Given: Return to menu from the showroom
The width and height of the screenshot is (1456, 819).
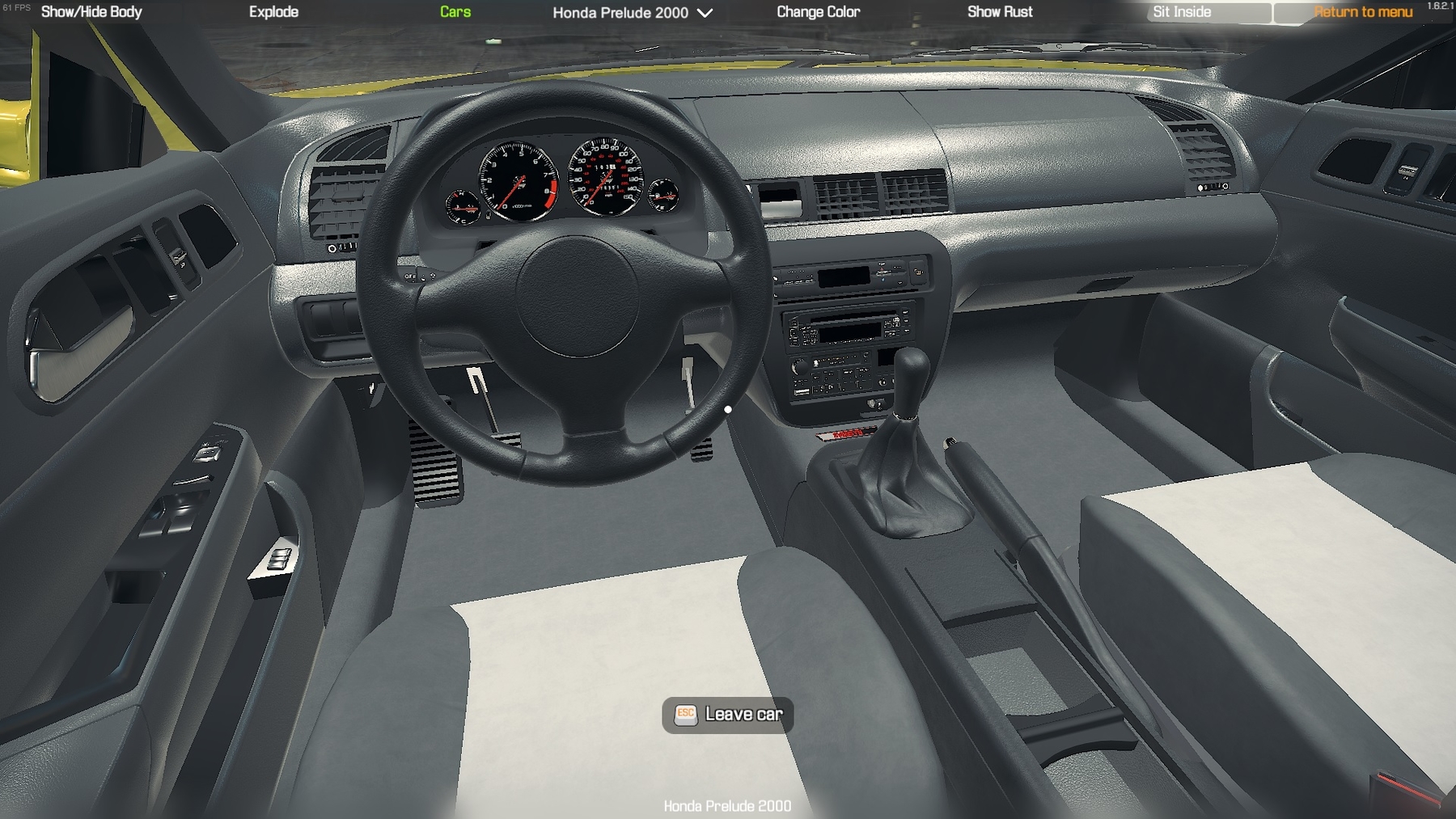Looking at the screenshot, I should click(x=1363, y=12).
